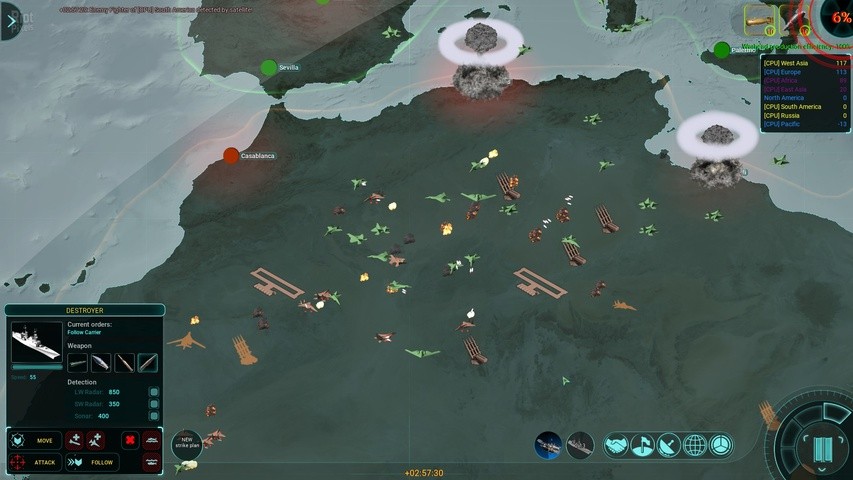The height and width of the screenshot is (480, 853).
Task: Choose the Follow order button
Action: [x=92, y=462]
